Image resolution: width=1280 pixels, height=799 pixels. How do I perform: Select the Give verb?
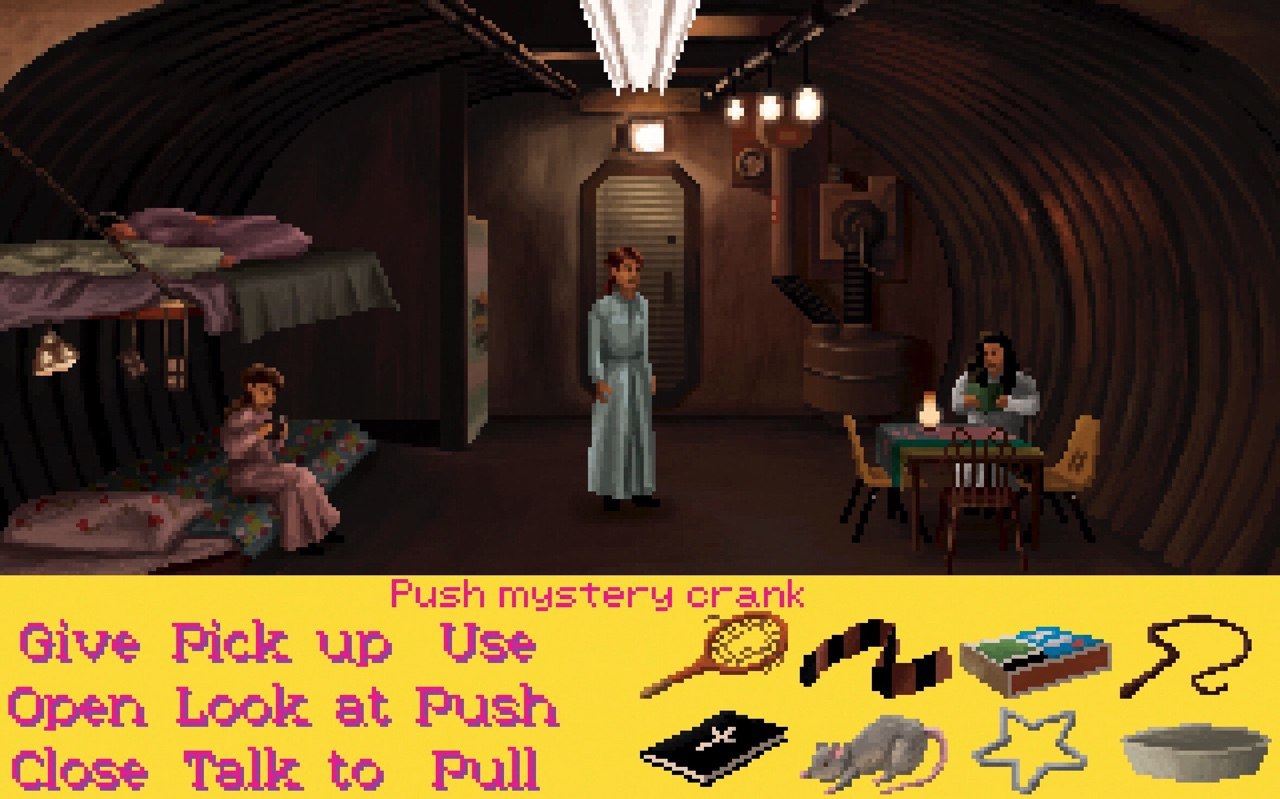80,645
